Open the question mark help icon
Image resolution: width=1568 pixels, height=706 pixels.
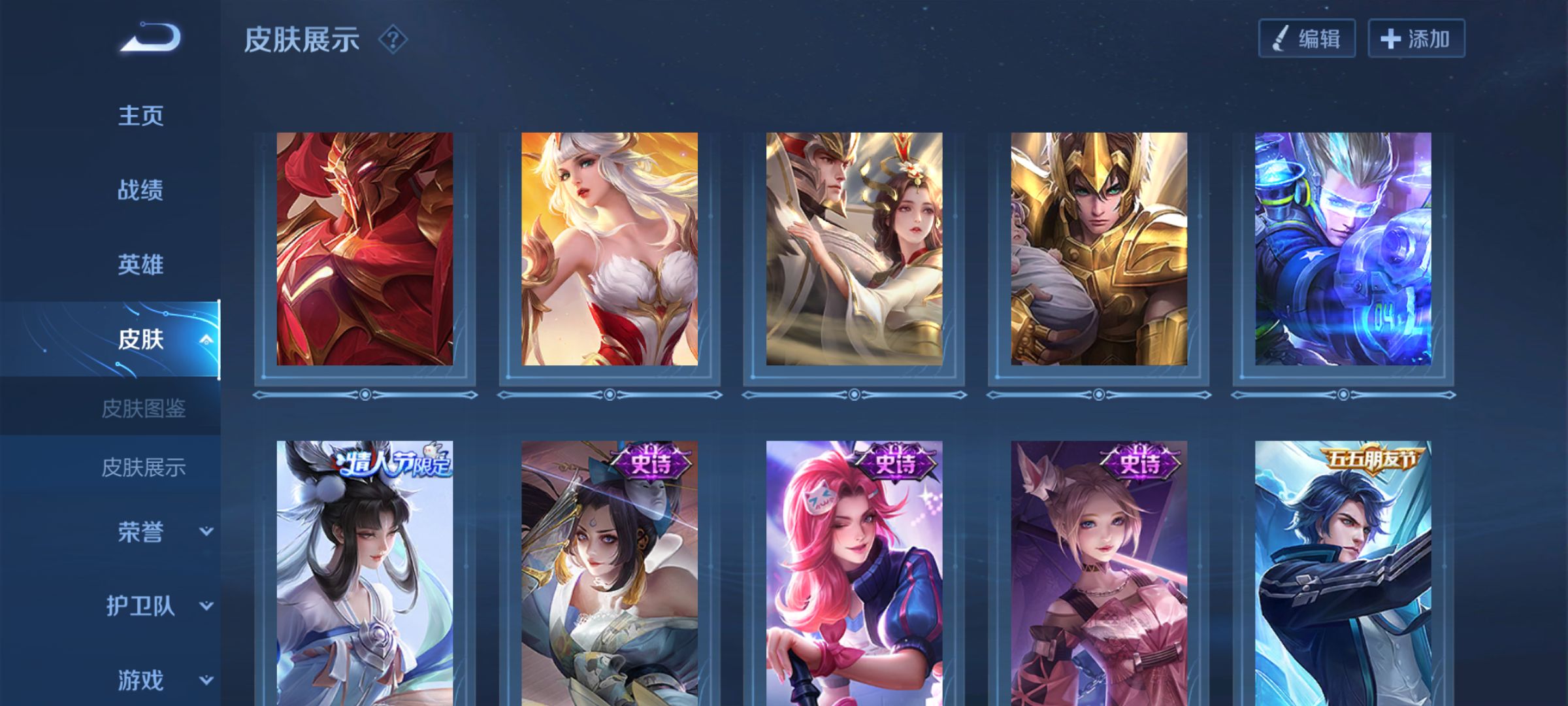pyautogui.click(x=393, y=40)
